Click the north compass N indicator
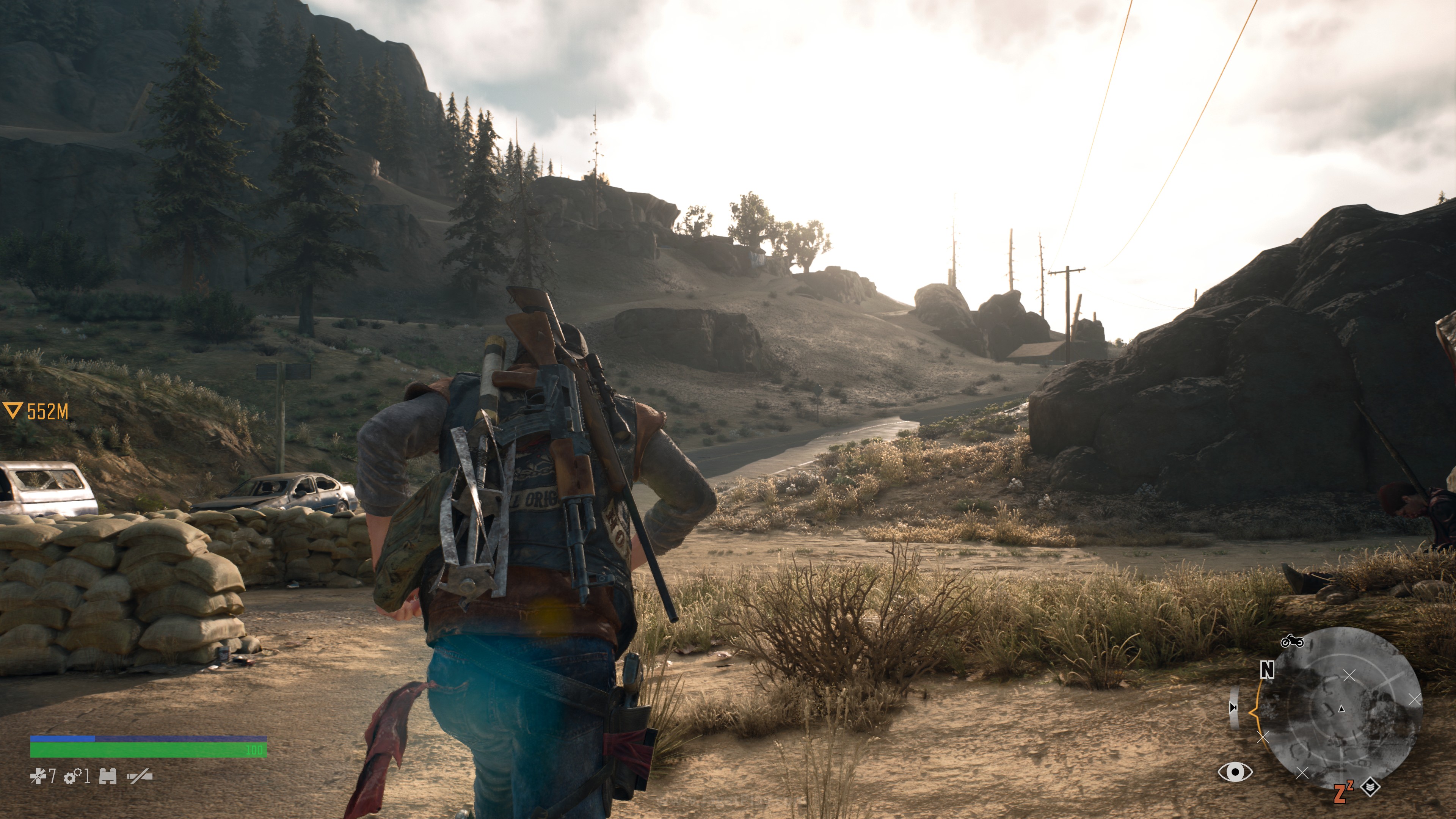This screenshot has width=1456, height=819. [1267, 670]
